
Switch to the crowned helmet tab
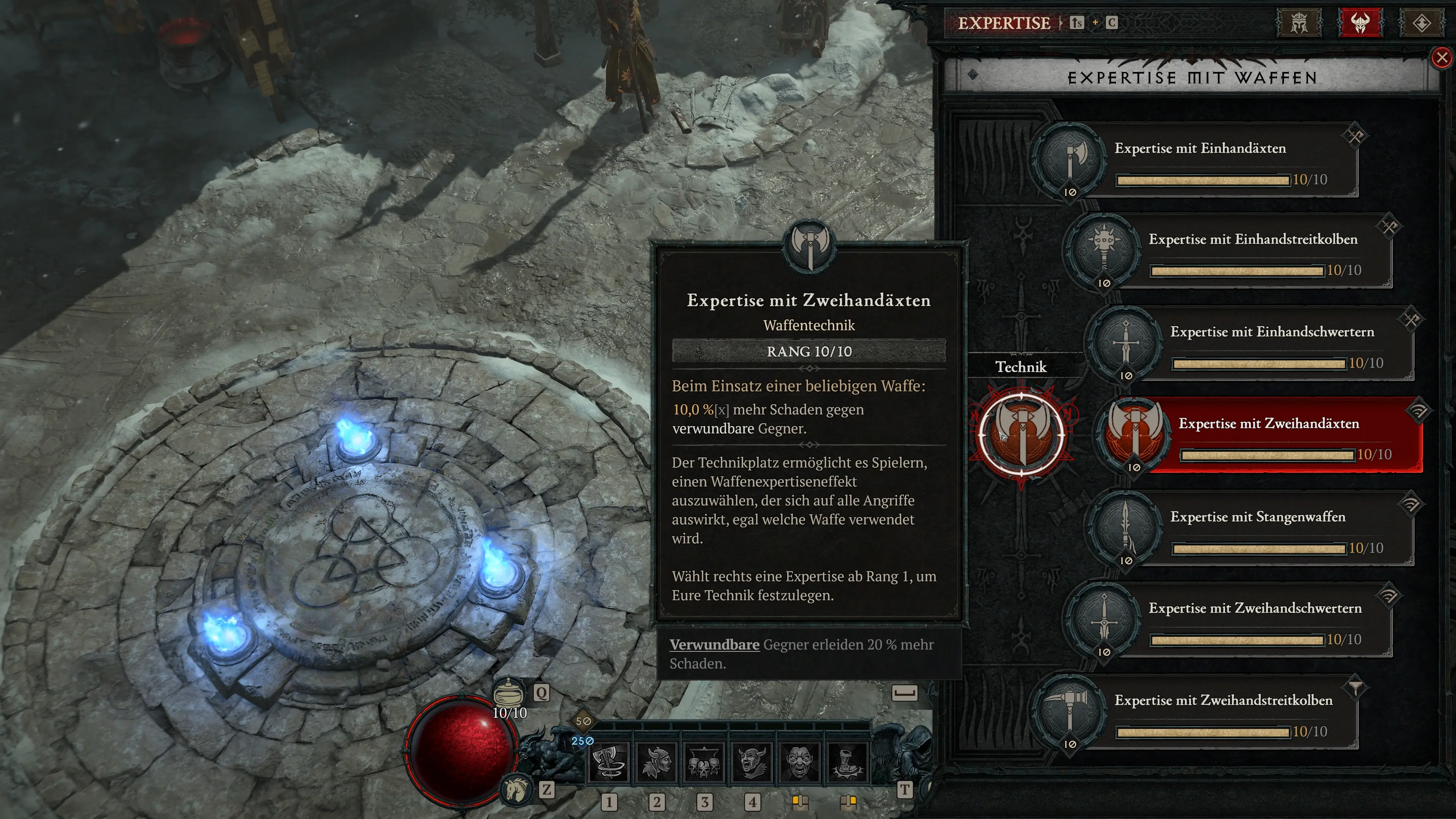click(x=1299, y=23)
